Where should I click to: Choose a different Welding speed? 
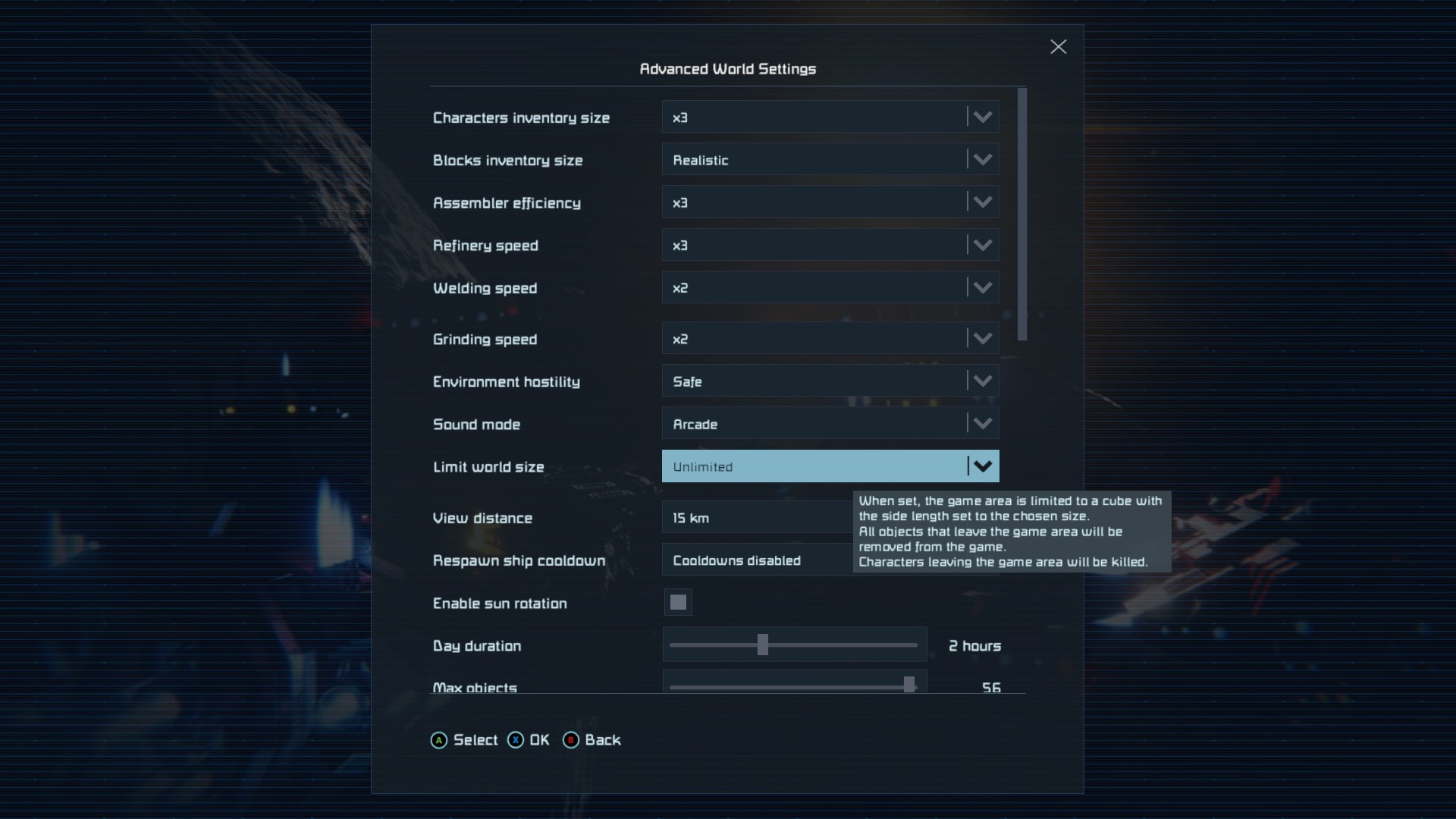(830, 287)
